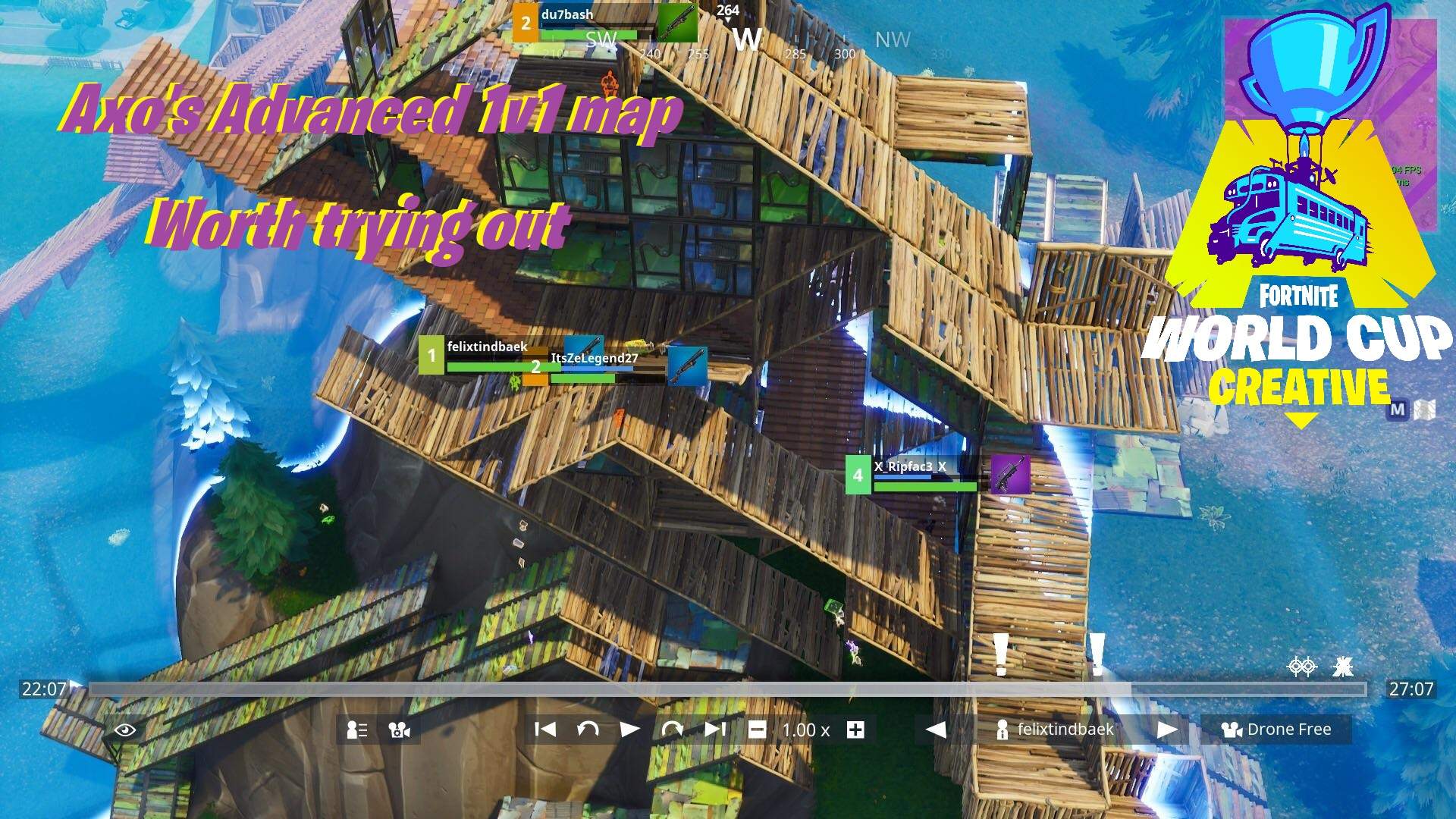Scrub the replay timeline progress bar
This screenshot has width=1456, height=819.
pyautogui.click(x=728, y=689)
